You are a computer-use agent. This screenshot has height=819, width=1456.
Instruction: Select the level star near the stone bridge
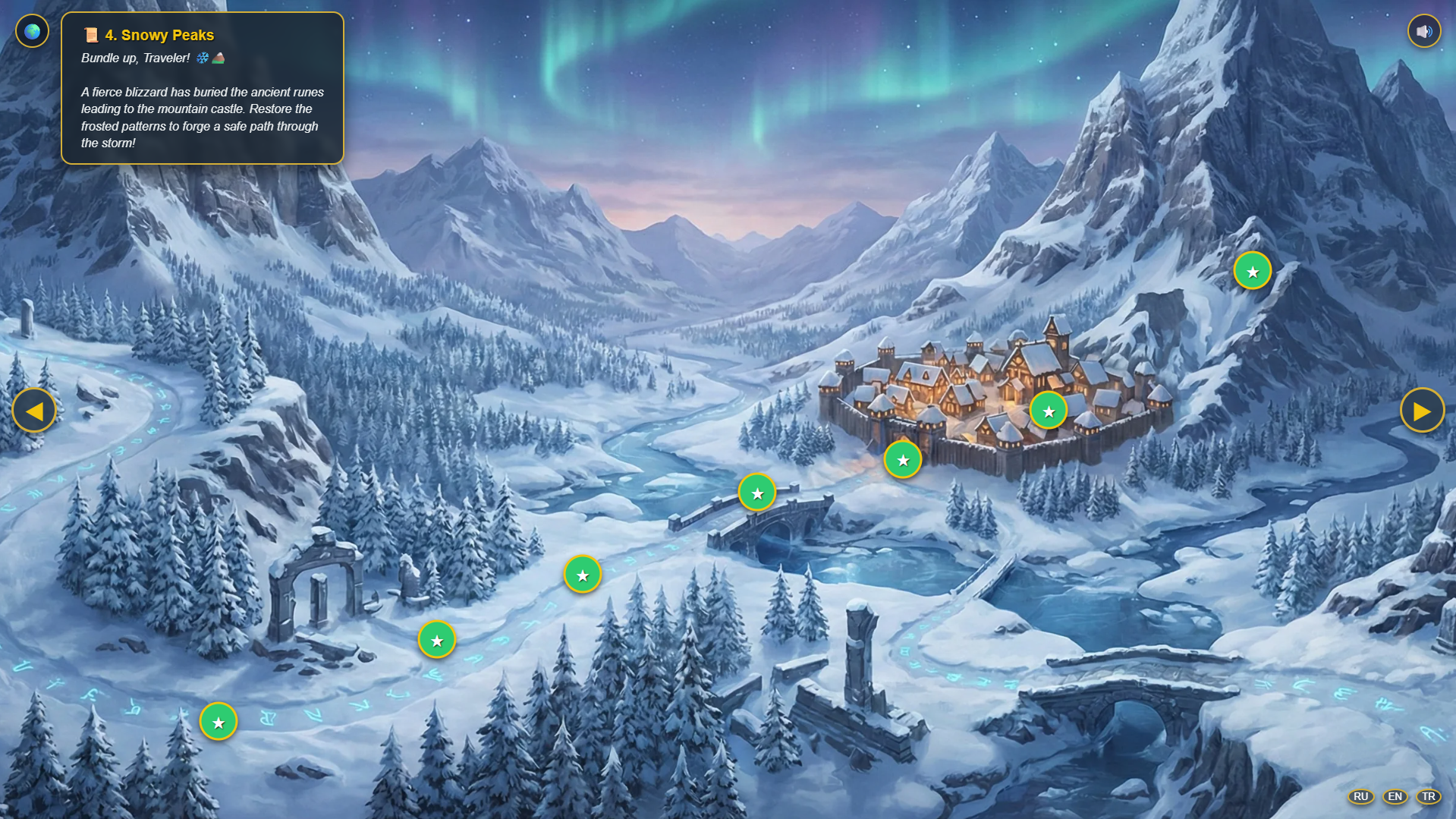pos(757,492)
